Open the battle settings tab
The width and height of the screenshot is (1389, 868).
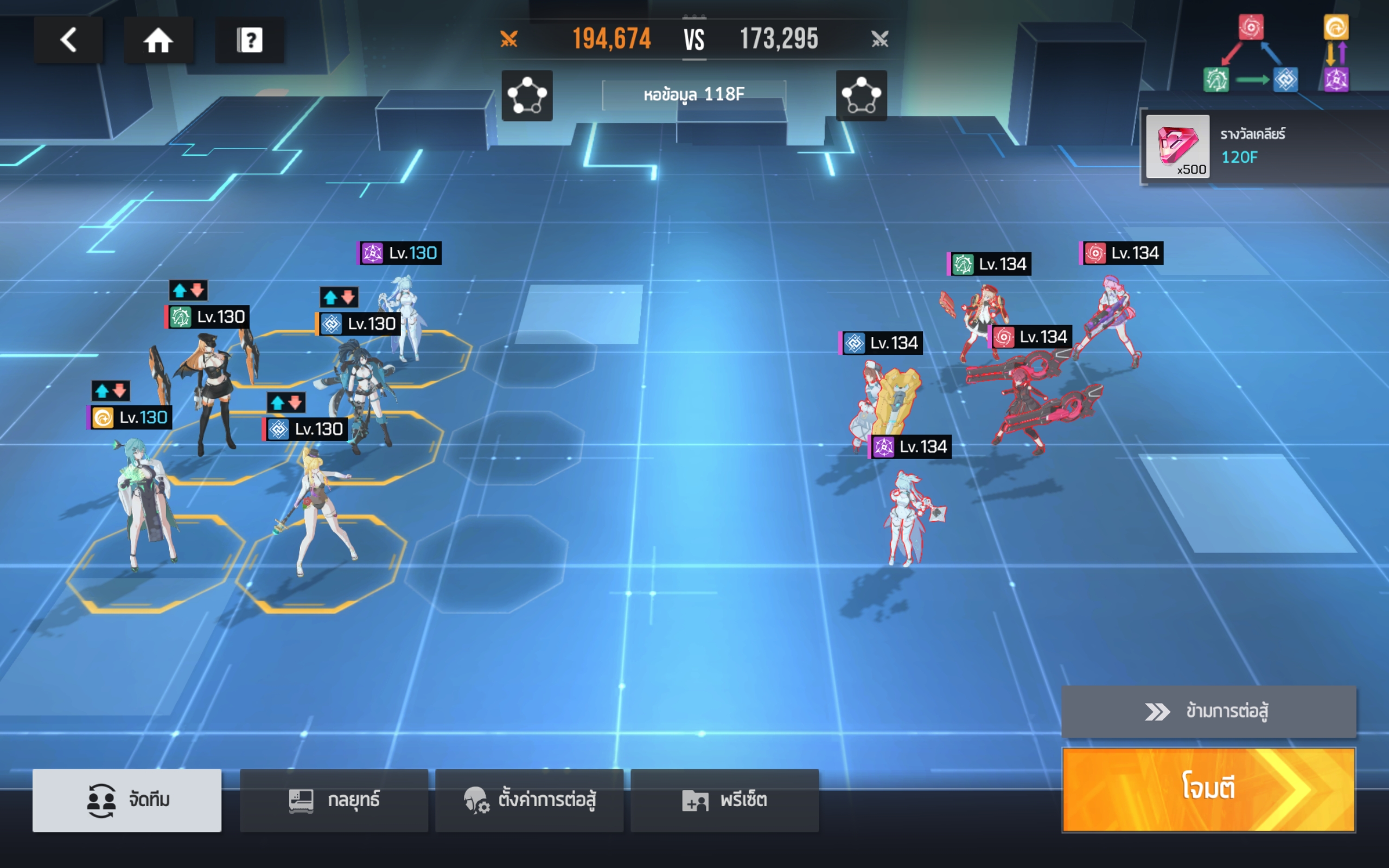click(x=529, y=800)
